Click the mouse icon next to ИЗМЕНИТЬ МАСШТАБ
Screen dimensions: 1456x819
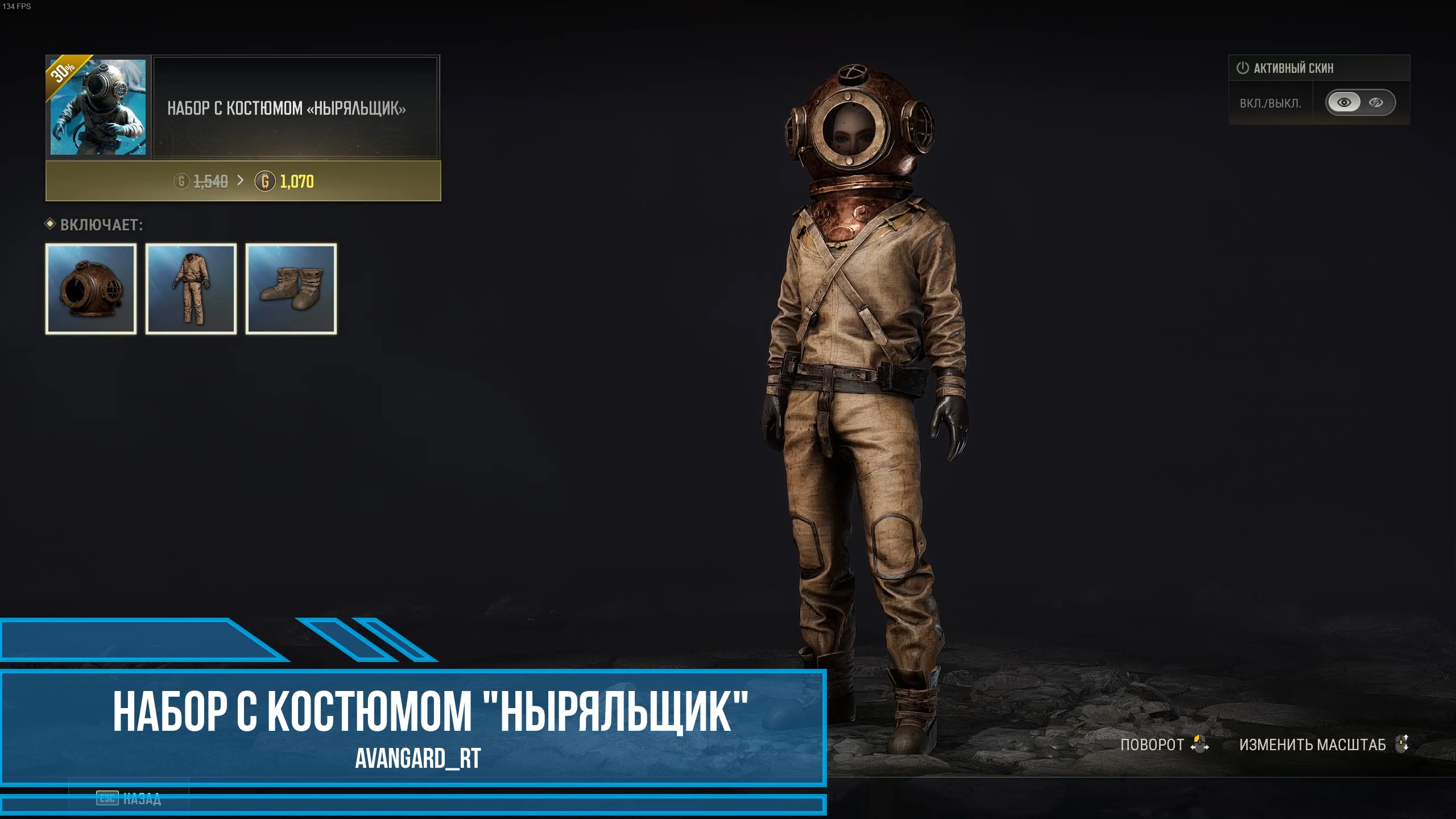(x=1403, y=744)
